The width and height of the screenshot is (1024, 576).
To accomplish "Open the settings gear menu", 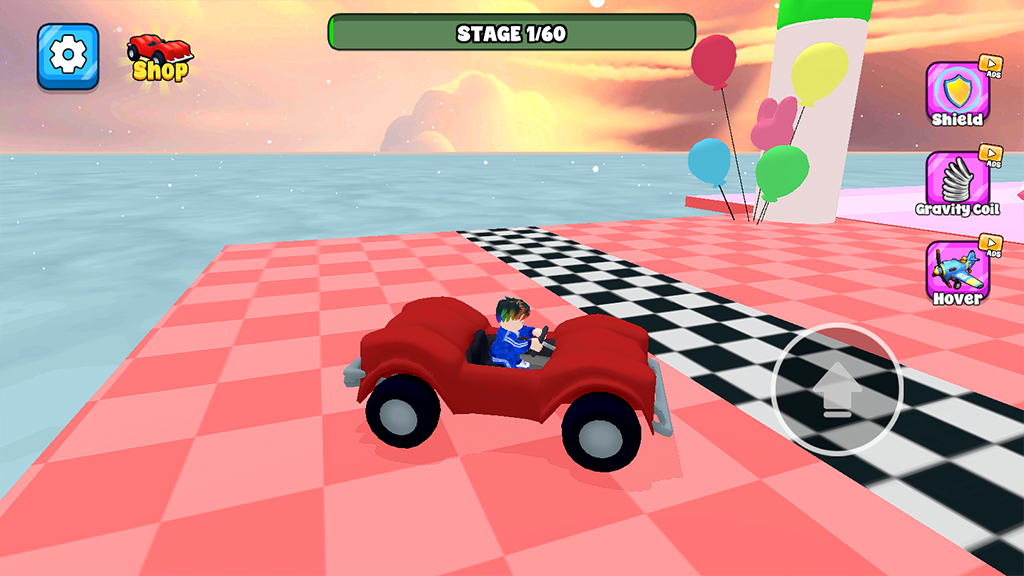I will pyautogui.click(x=68, y=55).
